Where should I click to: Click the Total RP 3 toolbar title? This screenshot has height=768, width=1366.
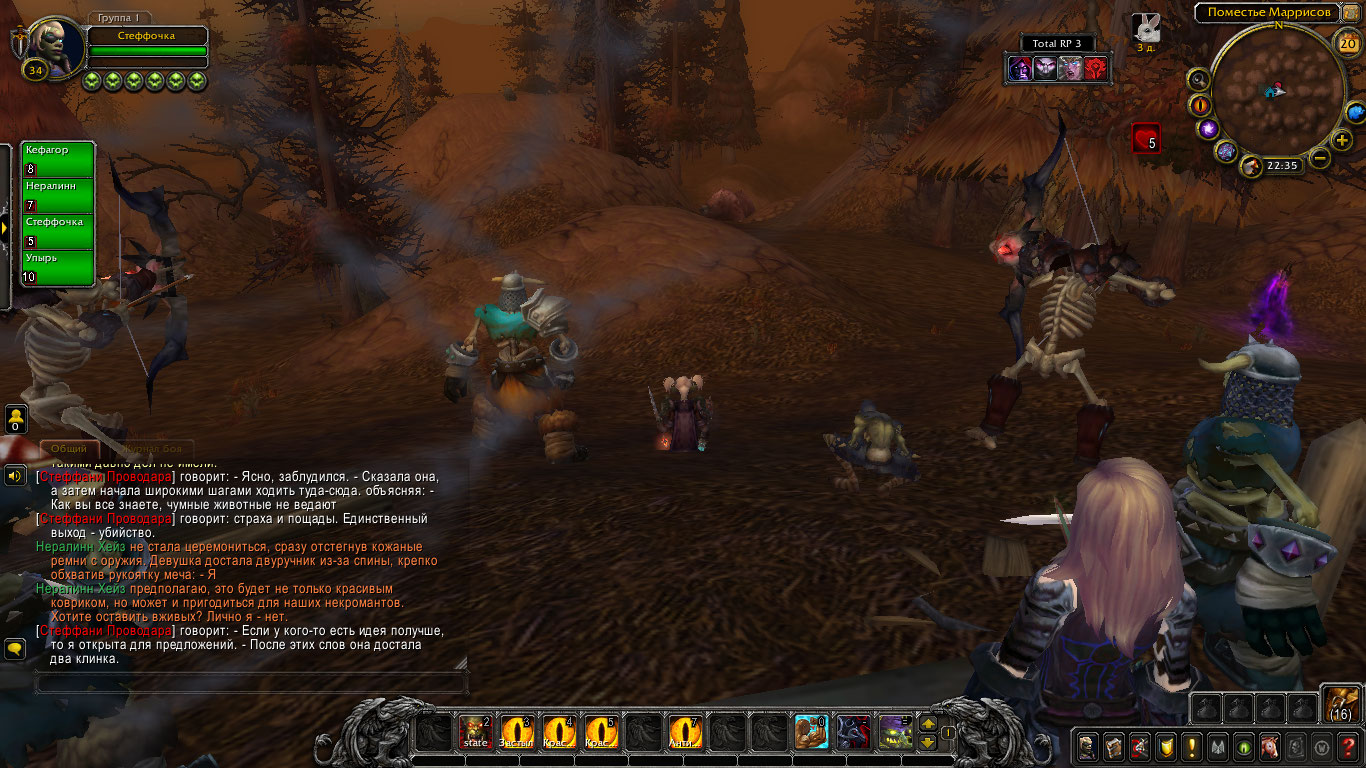tap(1057, 44)
